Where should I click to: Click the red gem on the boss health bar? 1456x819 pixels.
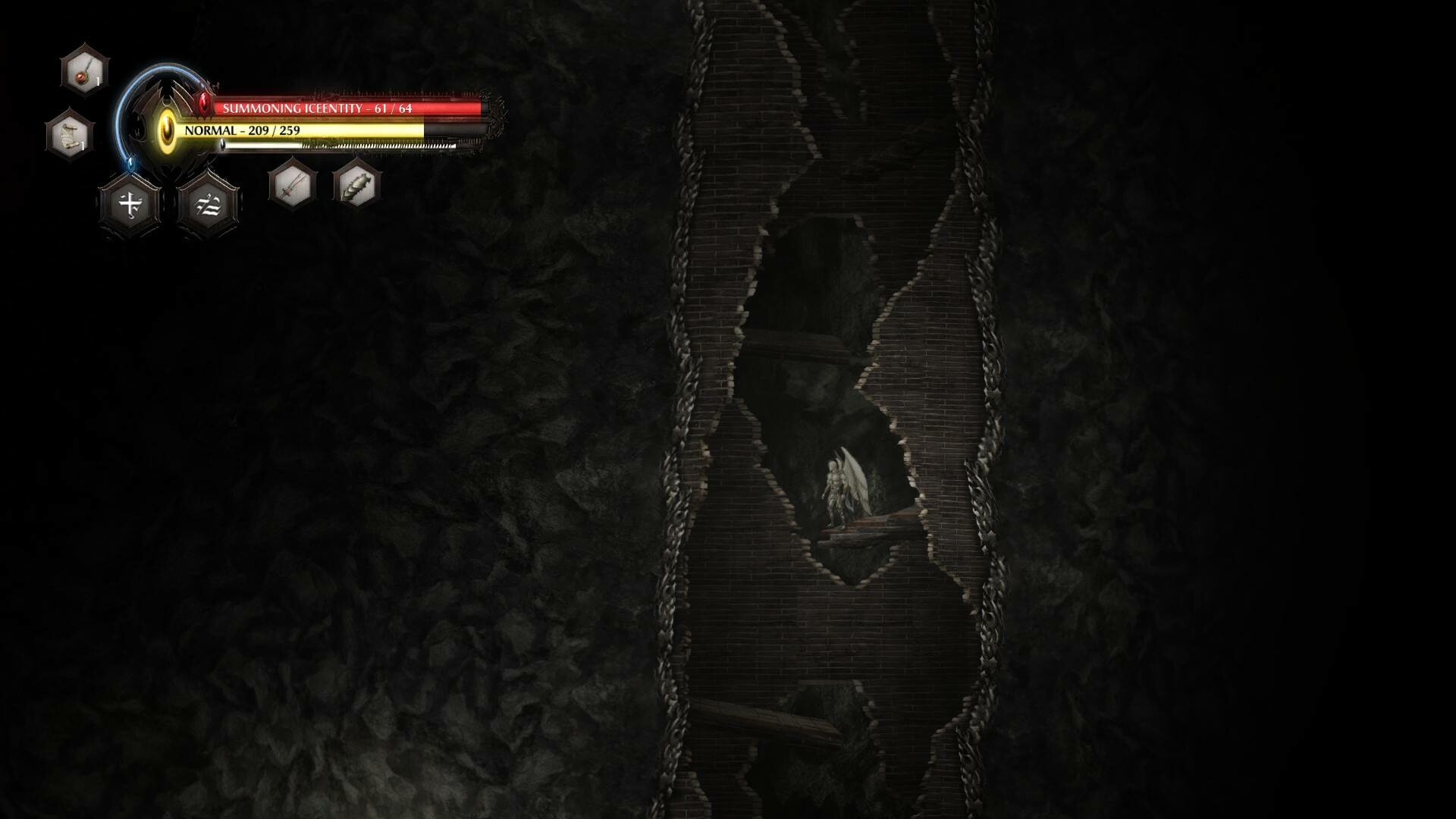[203, 105]
